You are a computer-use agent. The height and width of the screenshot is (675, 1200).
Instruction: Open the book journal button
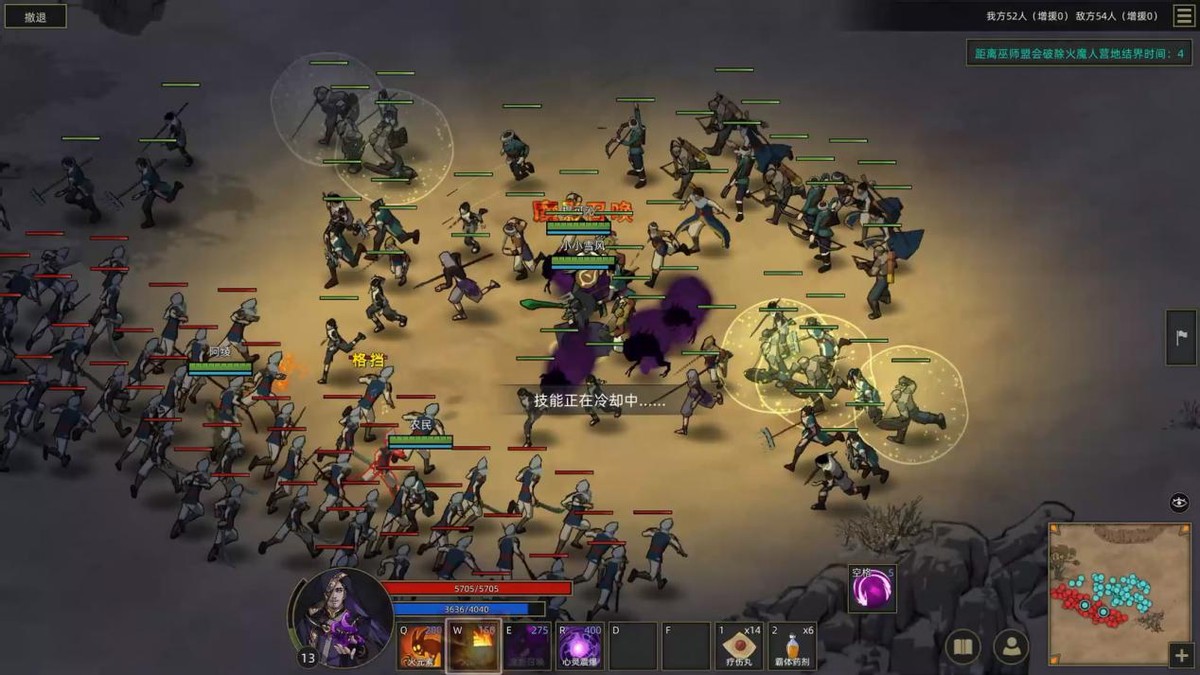pyautogui.click(x=963, y=647)
